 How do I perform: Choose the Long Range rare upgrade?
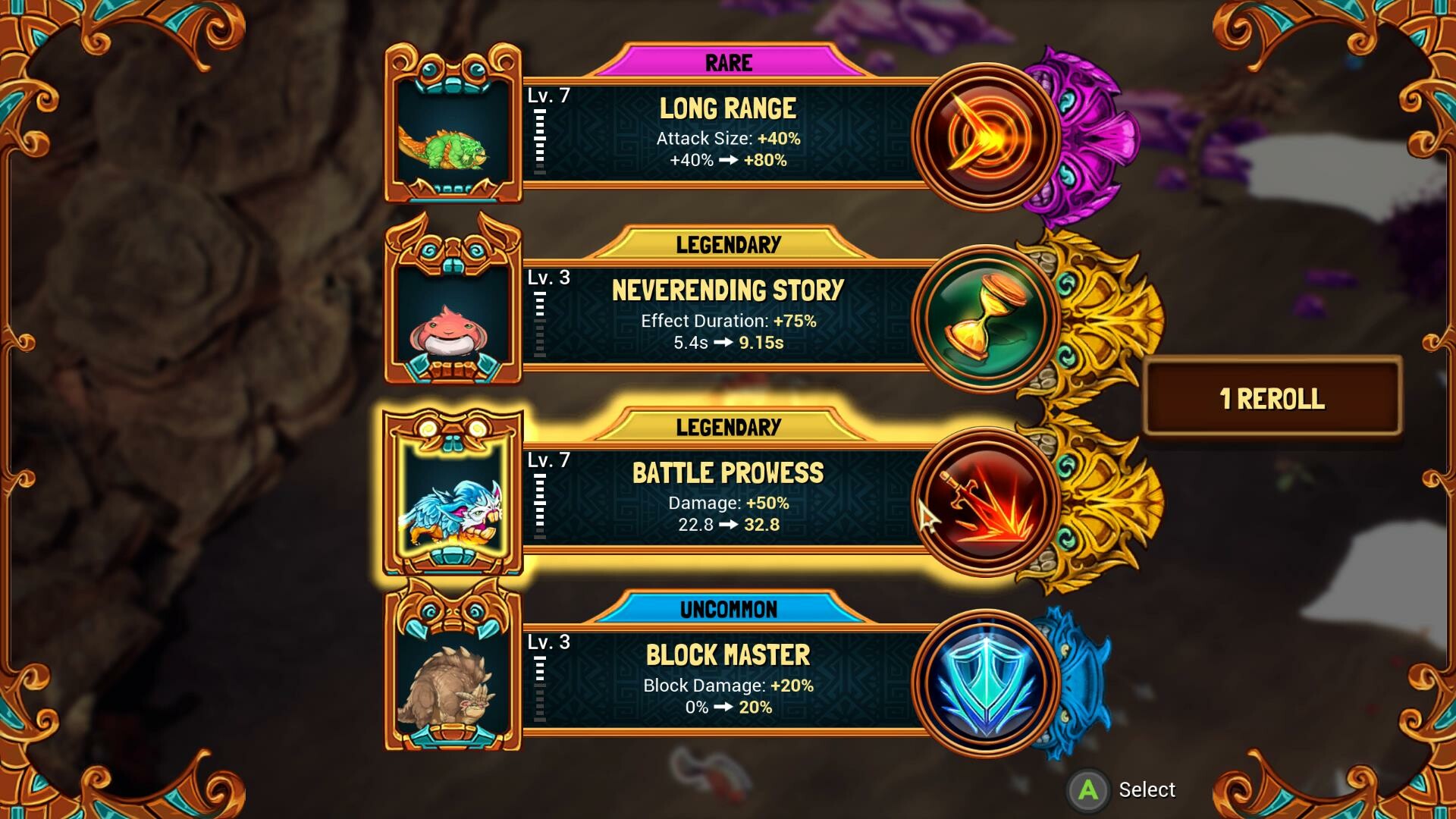[x=726, y=133]
